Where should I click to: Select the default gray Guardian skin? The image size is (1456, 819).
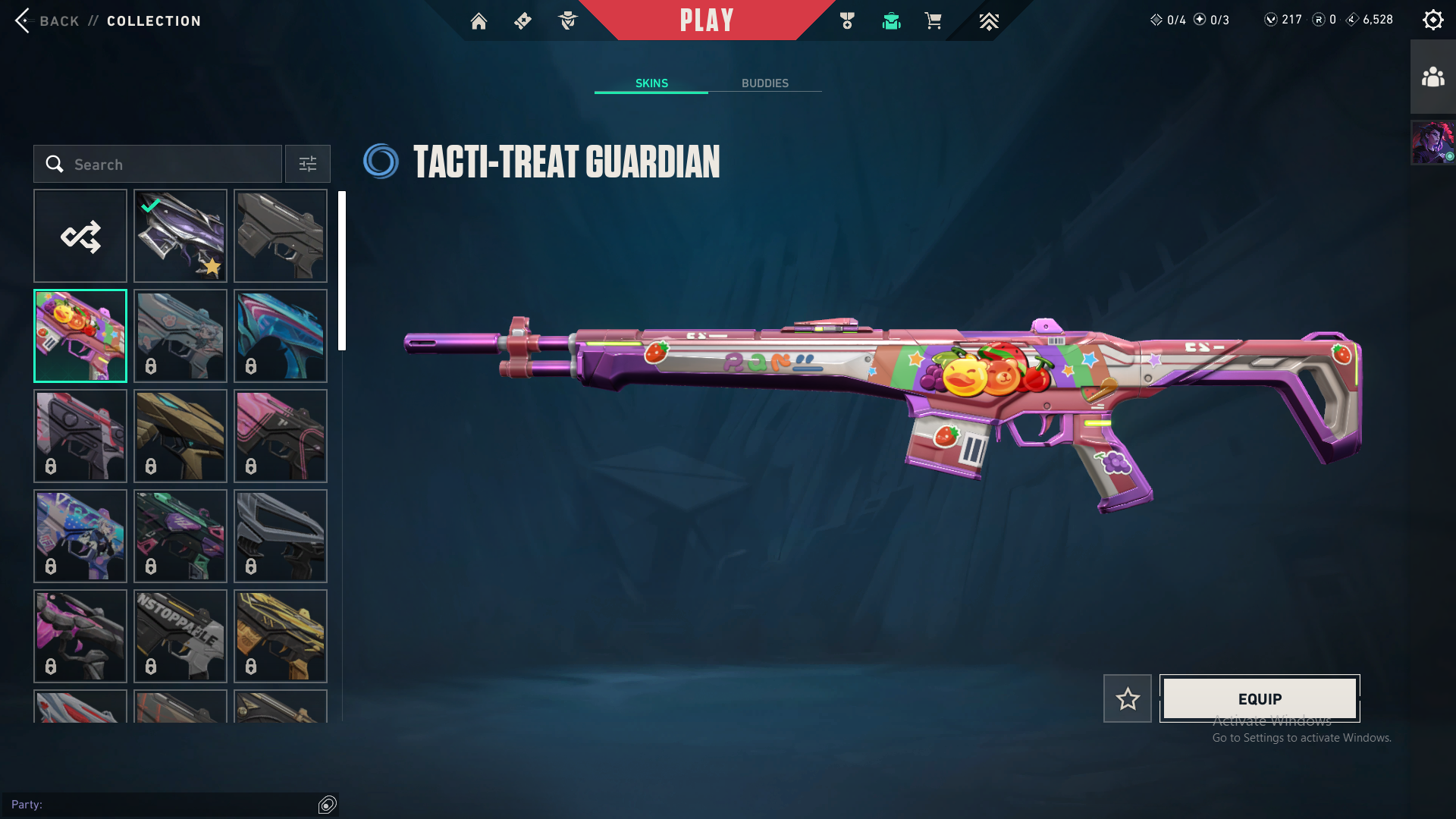point(281,237)
